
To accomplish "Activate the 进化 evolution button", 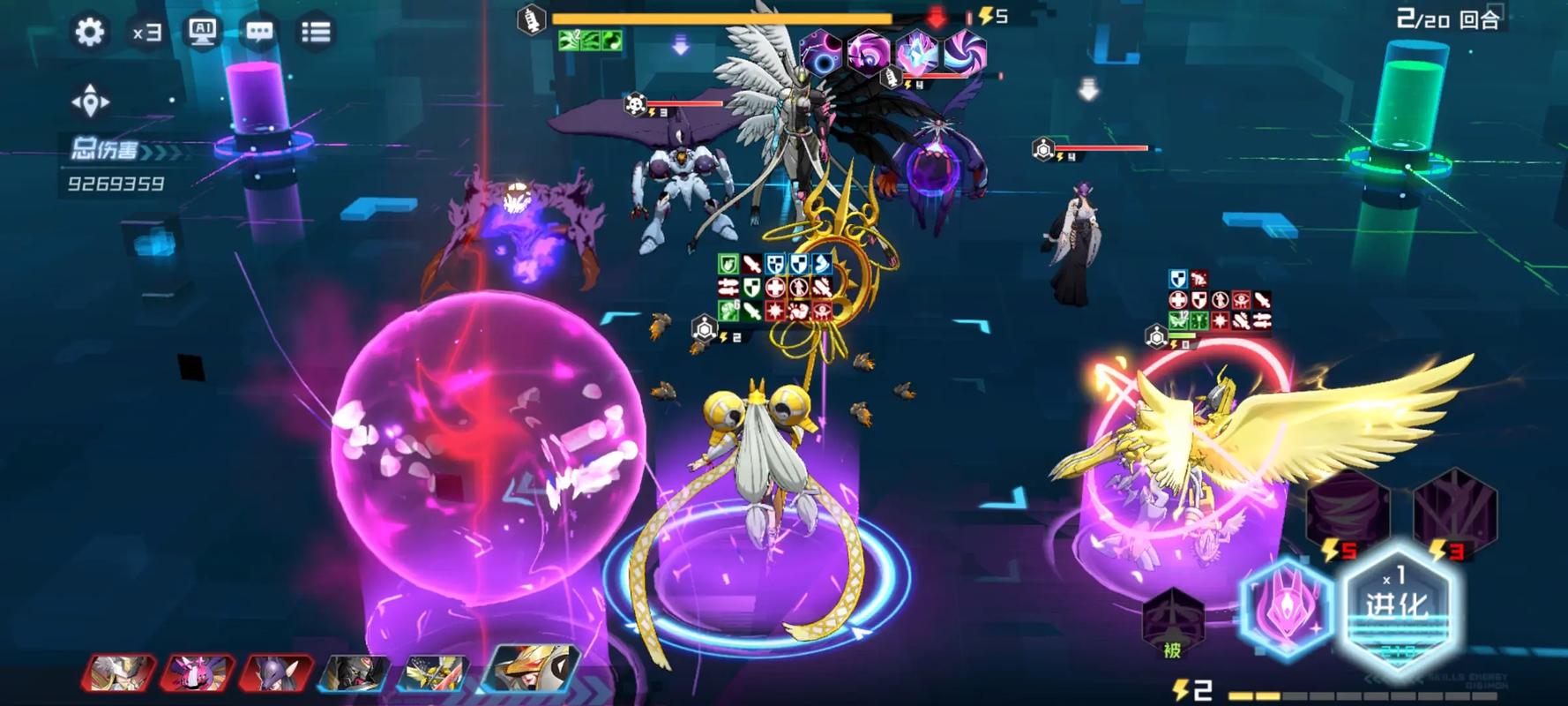I will click(x=1397, y=606).
